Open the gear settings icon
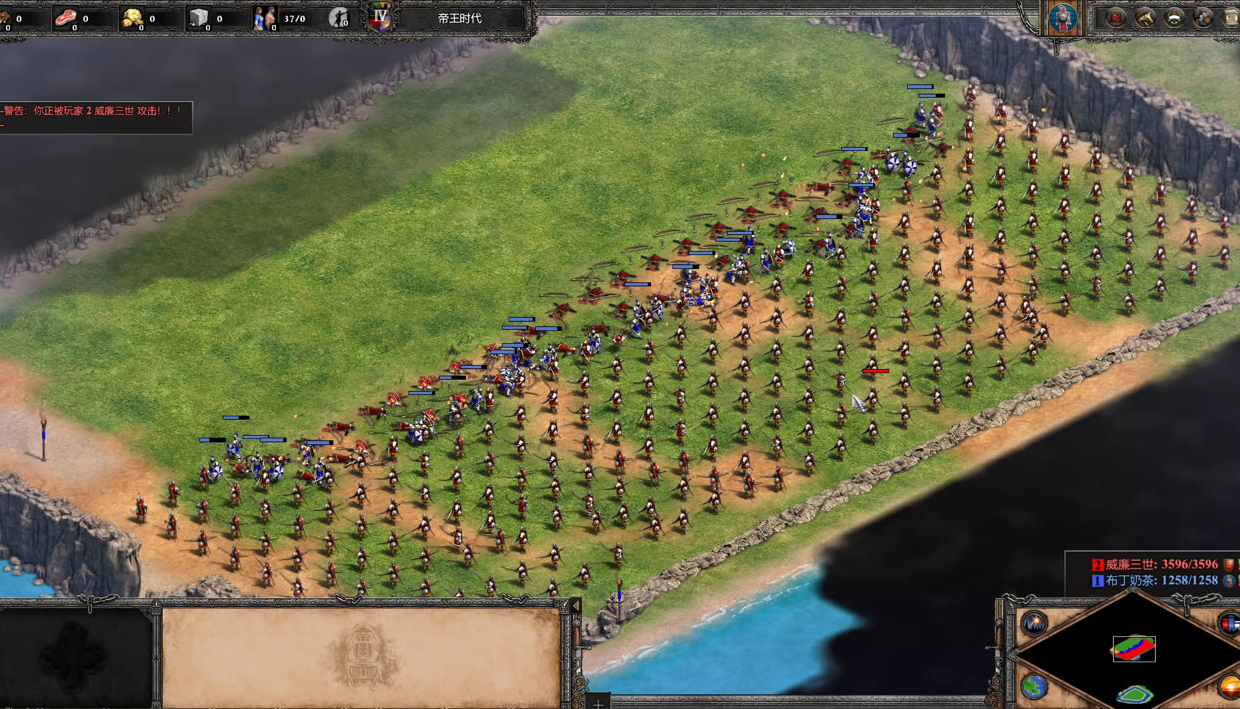 (1204, 17)
